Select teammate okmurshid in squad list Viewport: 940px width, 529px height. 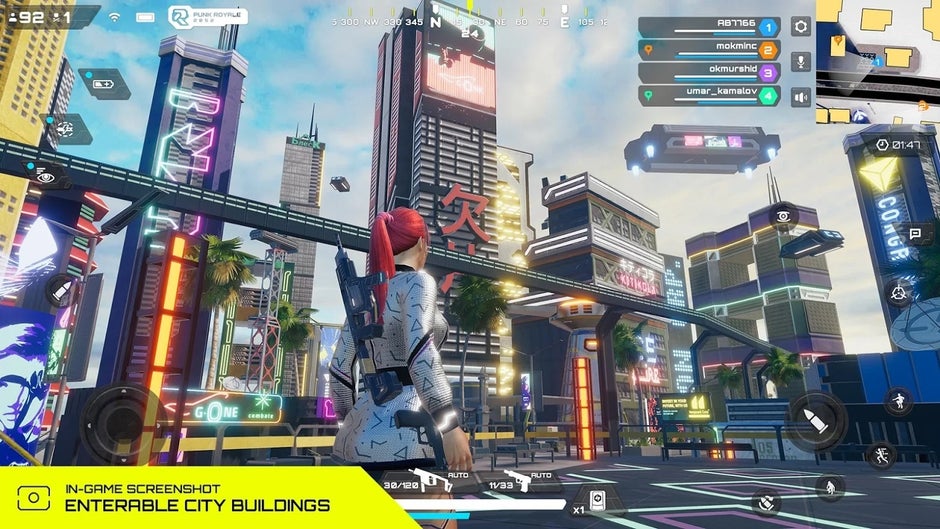[x=708, y=73]
